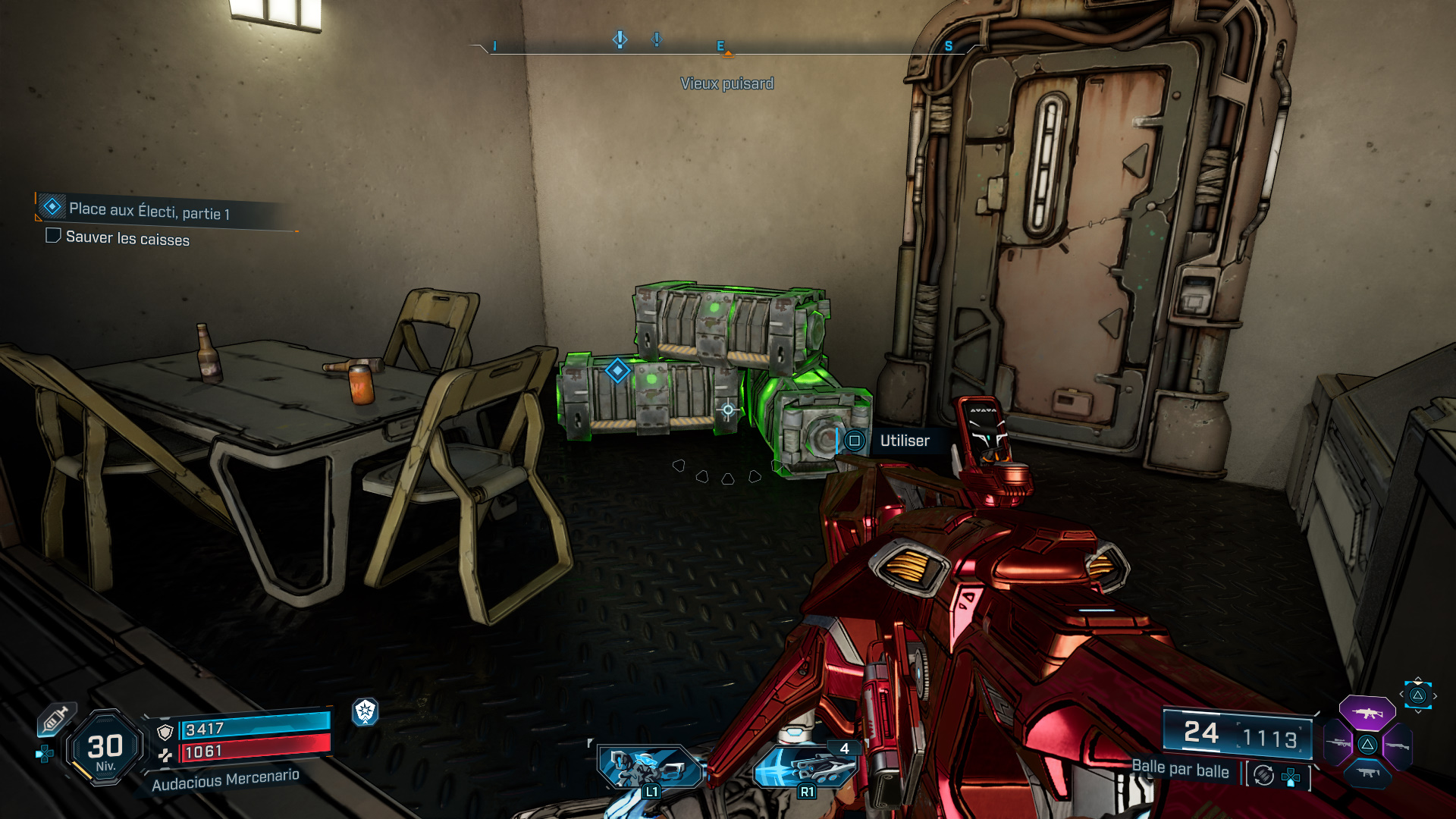Click the shield icon beside the 3417 value
The image size is (1456, 819).
point(165,731)
